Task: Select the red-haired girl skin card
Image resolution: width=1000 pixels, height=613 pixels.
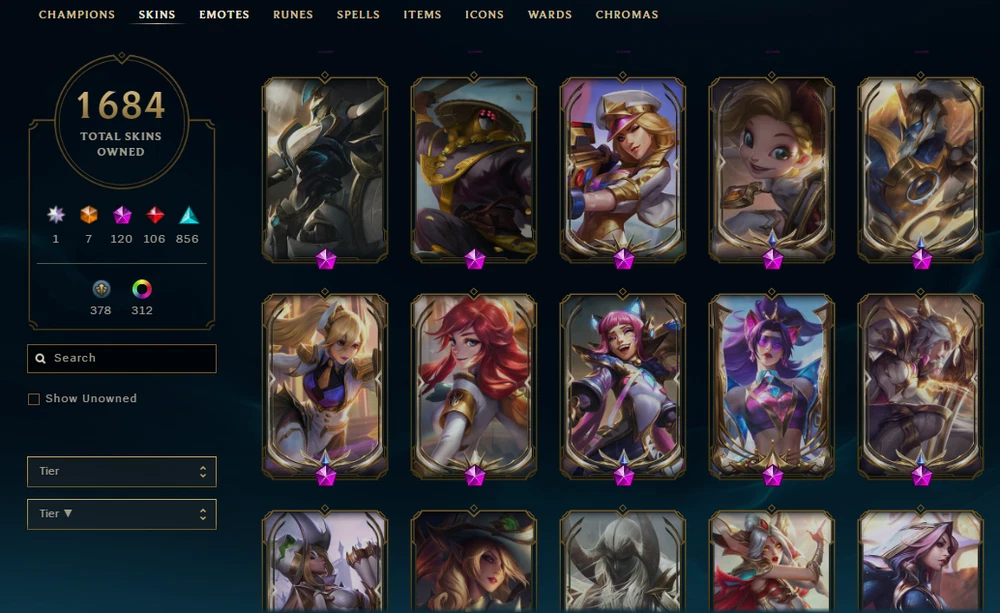Action: [x=474, y=385]
